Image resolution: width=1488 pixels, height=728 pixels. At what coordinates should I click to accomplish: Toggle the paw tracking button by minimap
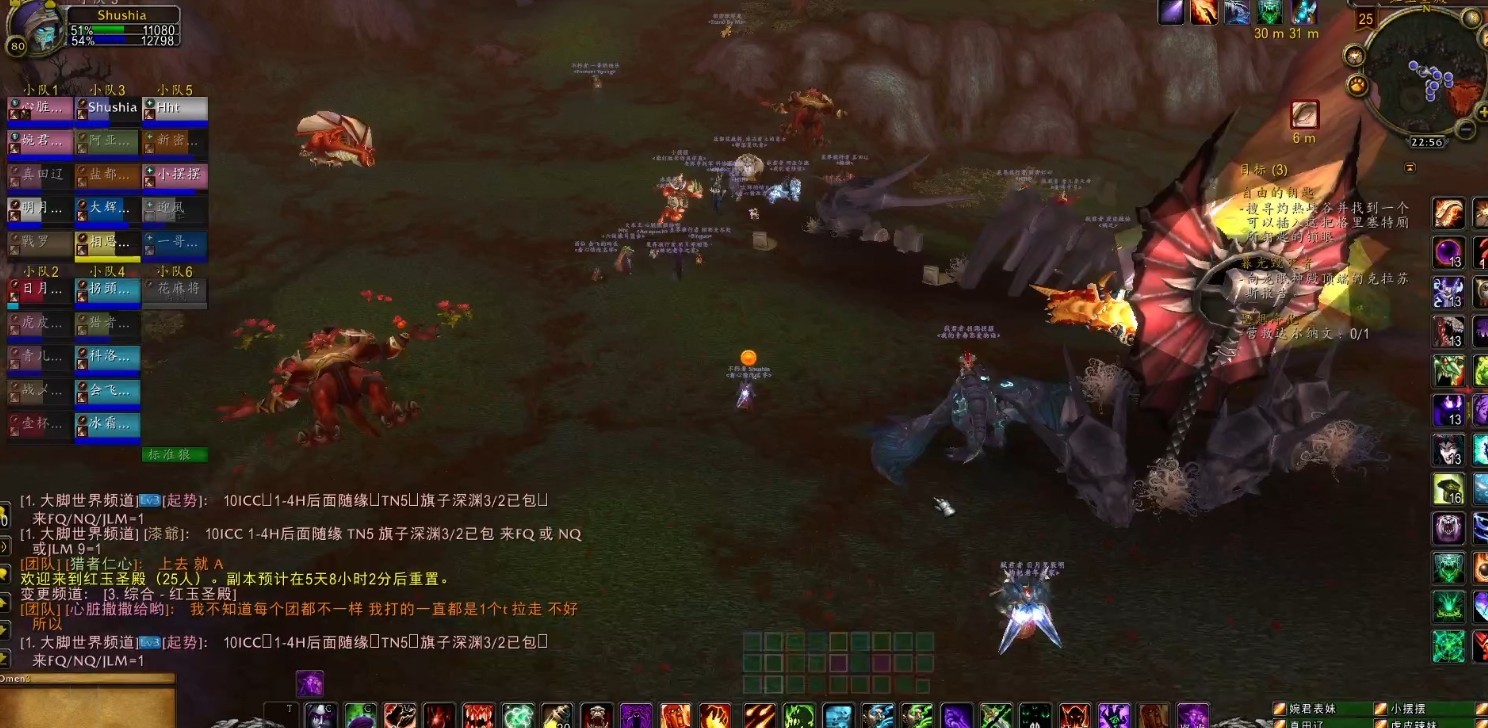click(x=1358, y=84)
